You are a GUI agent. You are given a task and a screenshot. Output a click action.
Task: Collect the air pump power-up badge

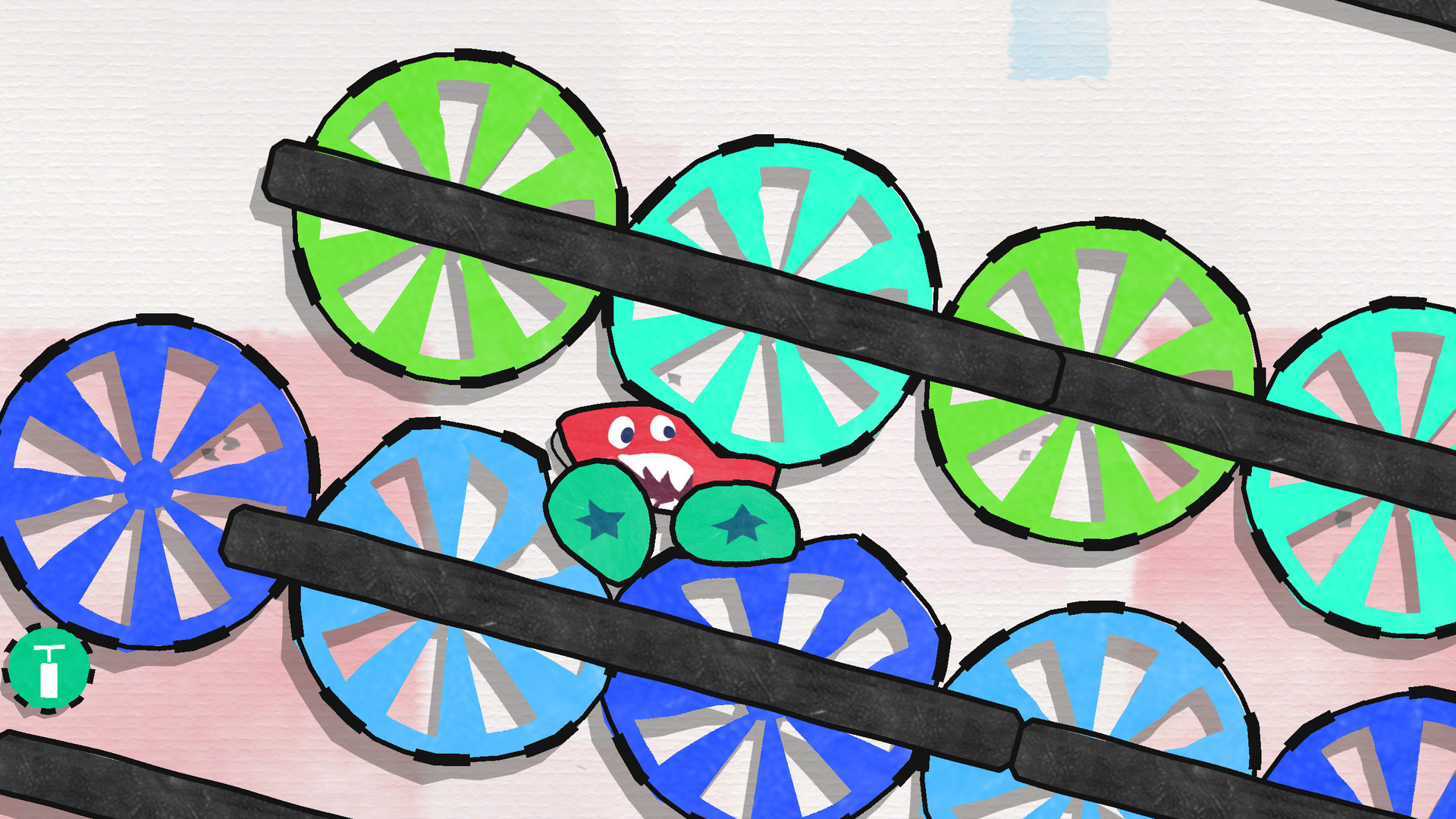[x=49, y=667]
